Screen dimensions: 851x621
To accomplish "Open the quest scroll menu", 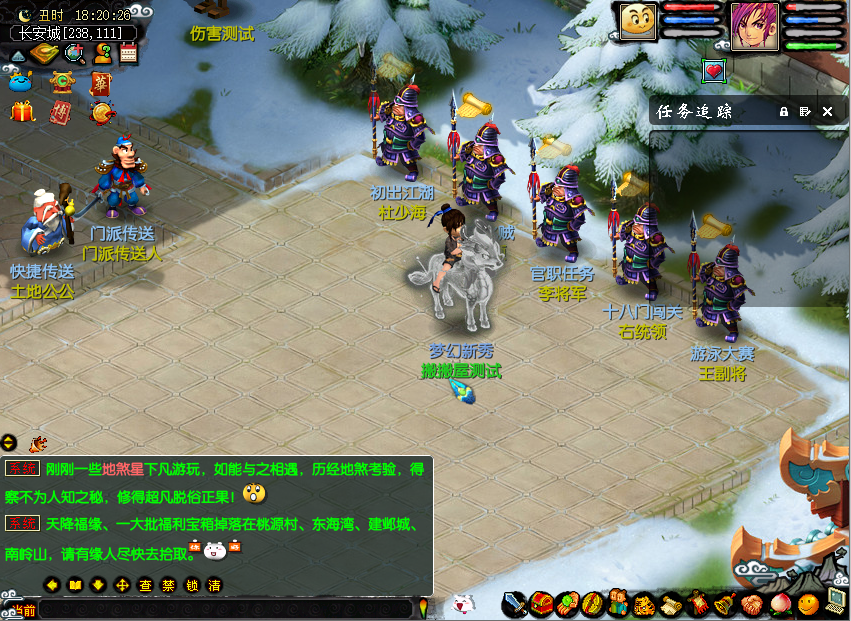I will pos(672,604).
